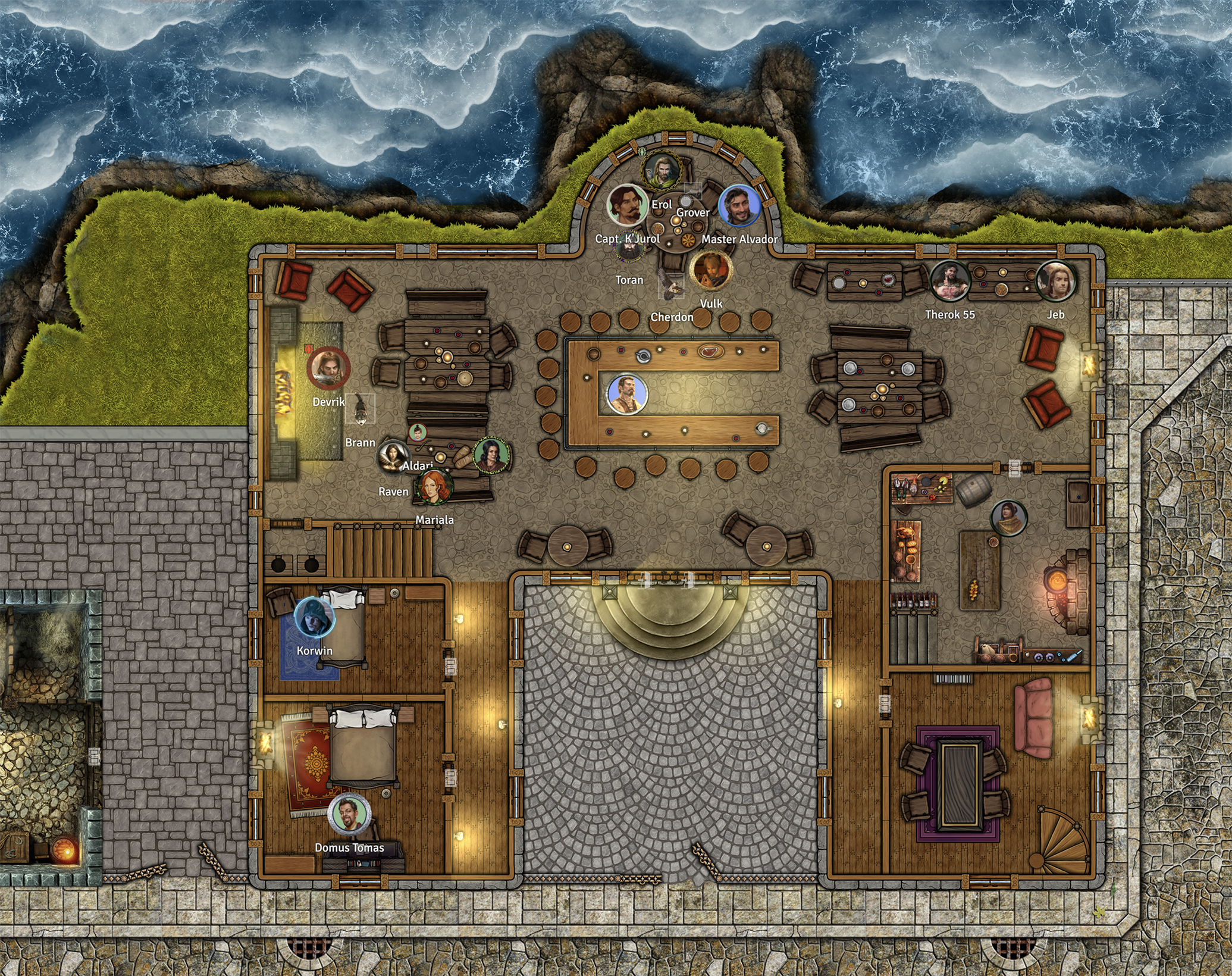Click the Jeb token
This screenshot has height=976, width=1232.
[1056, 280]
